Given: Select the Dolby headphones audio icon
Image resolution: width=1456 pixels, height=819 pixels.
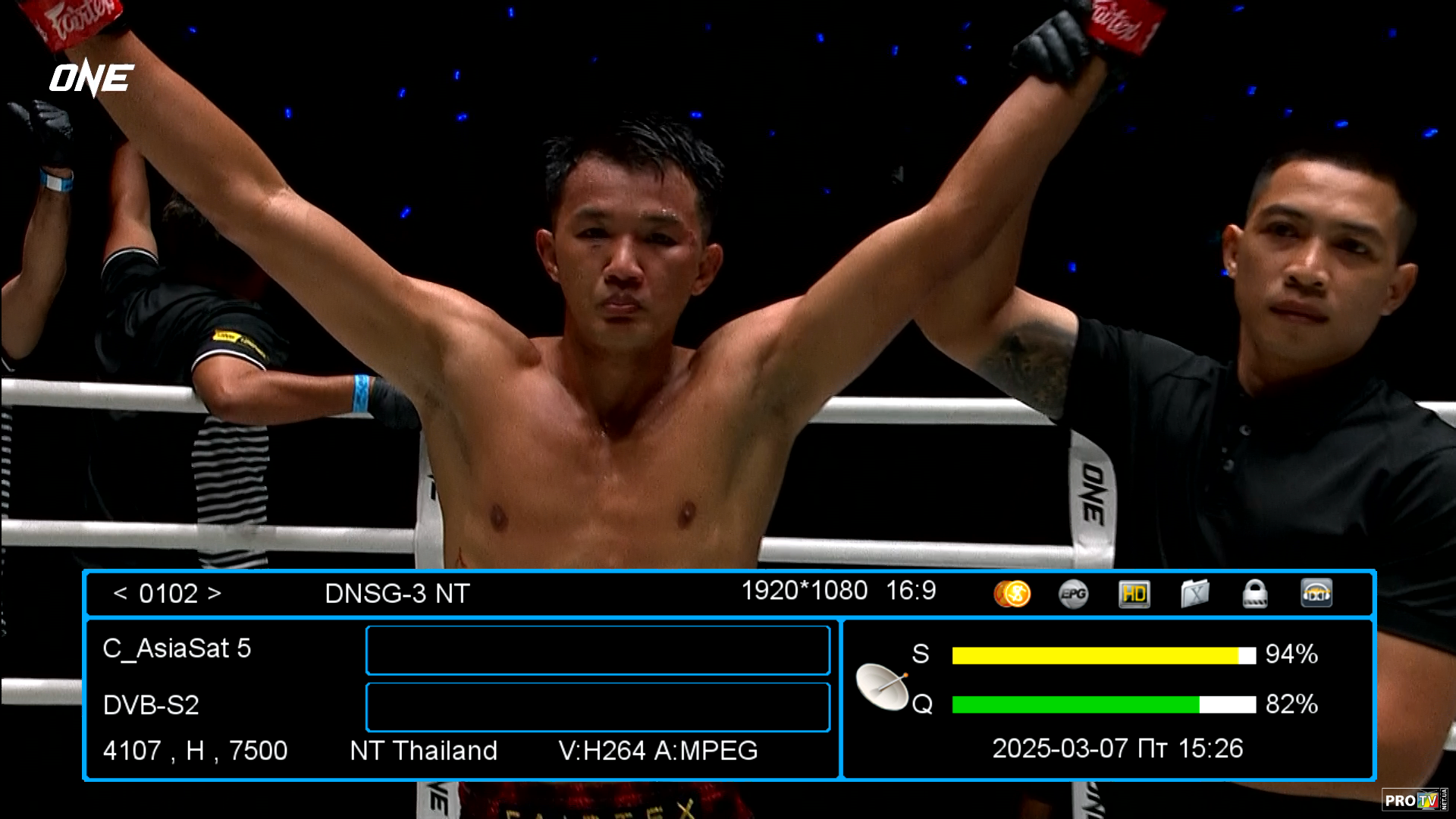Looking at the screenshot, I should pyautogui.click(x=1316, y=594).
